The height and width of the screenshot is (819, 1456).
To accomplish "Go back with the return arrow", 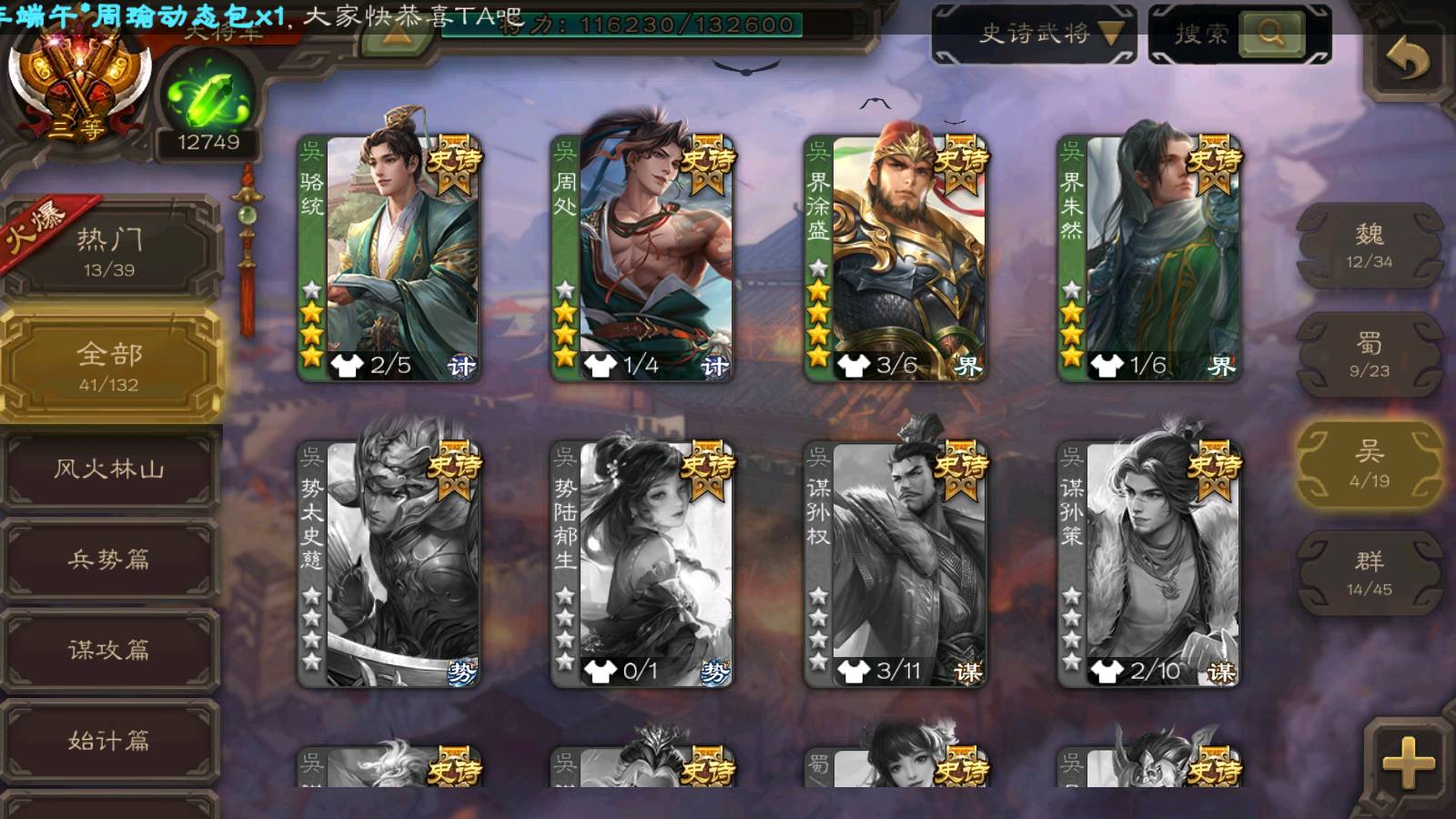I will tap(1407, 59).
